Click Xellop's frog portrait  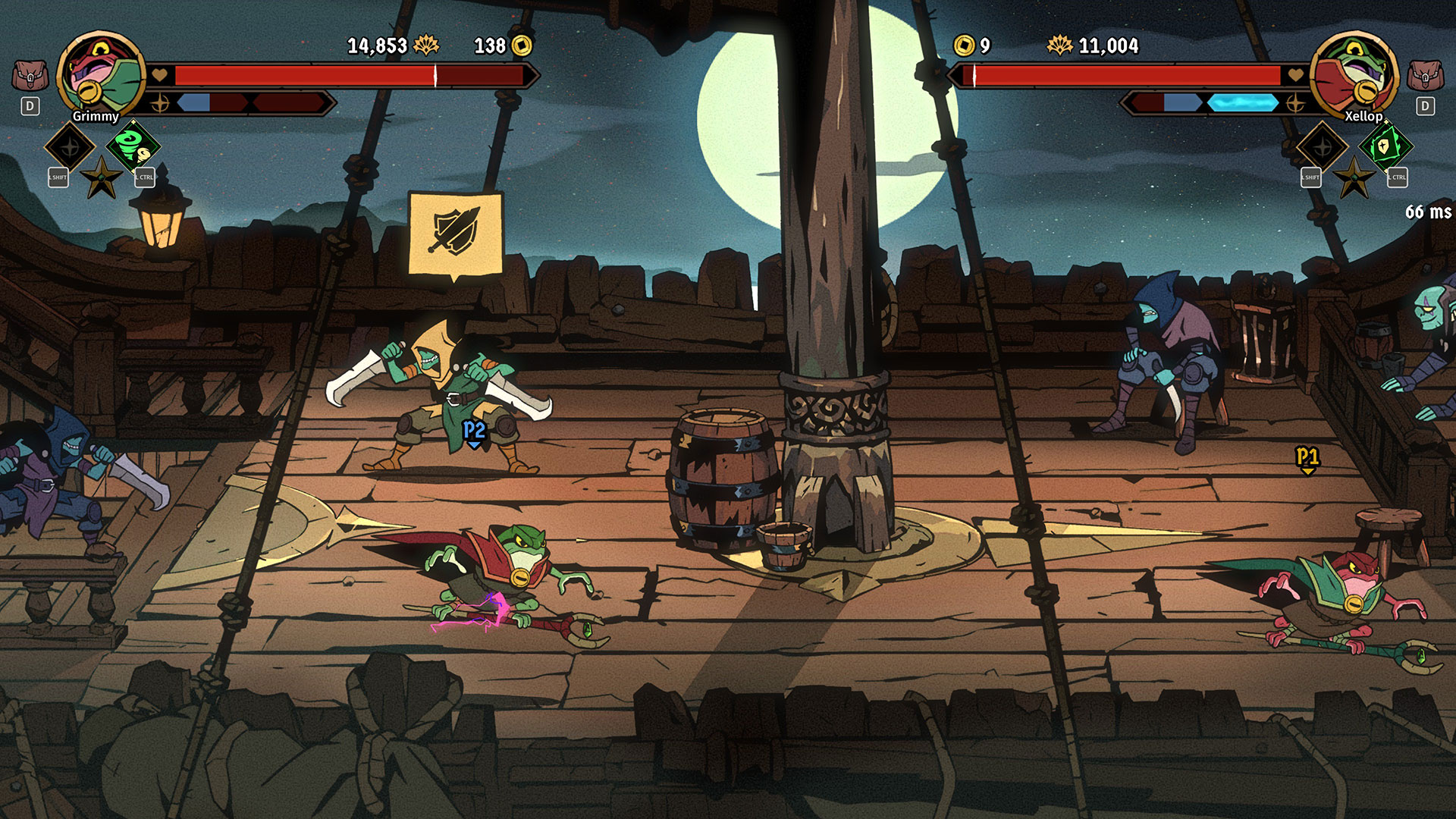point(1354,74)
